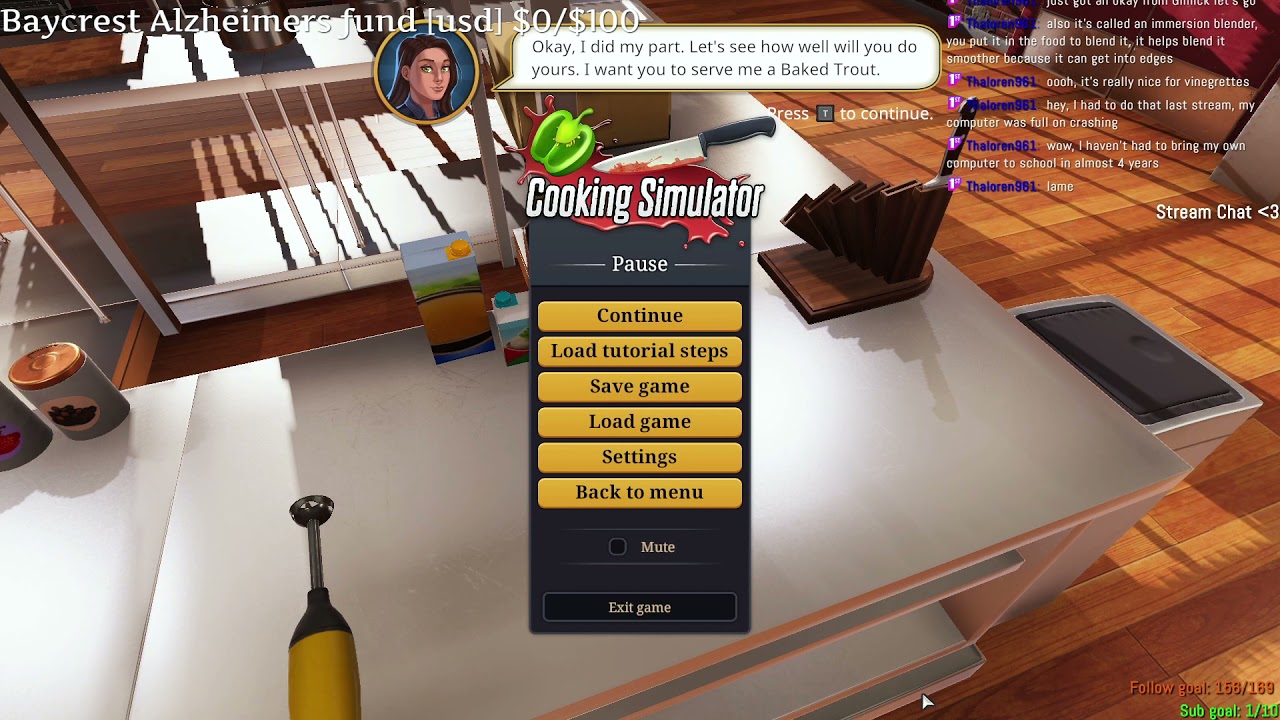The width and height of the screenshot is (1280, 720).
Task: Open the Load game screen
Action: tap(639, 422)
